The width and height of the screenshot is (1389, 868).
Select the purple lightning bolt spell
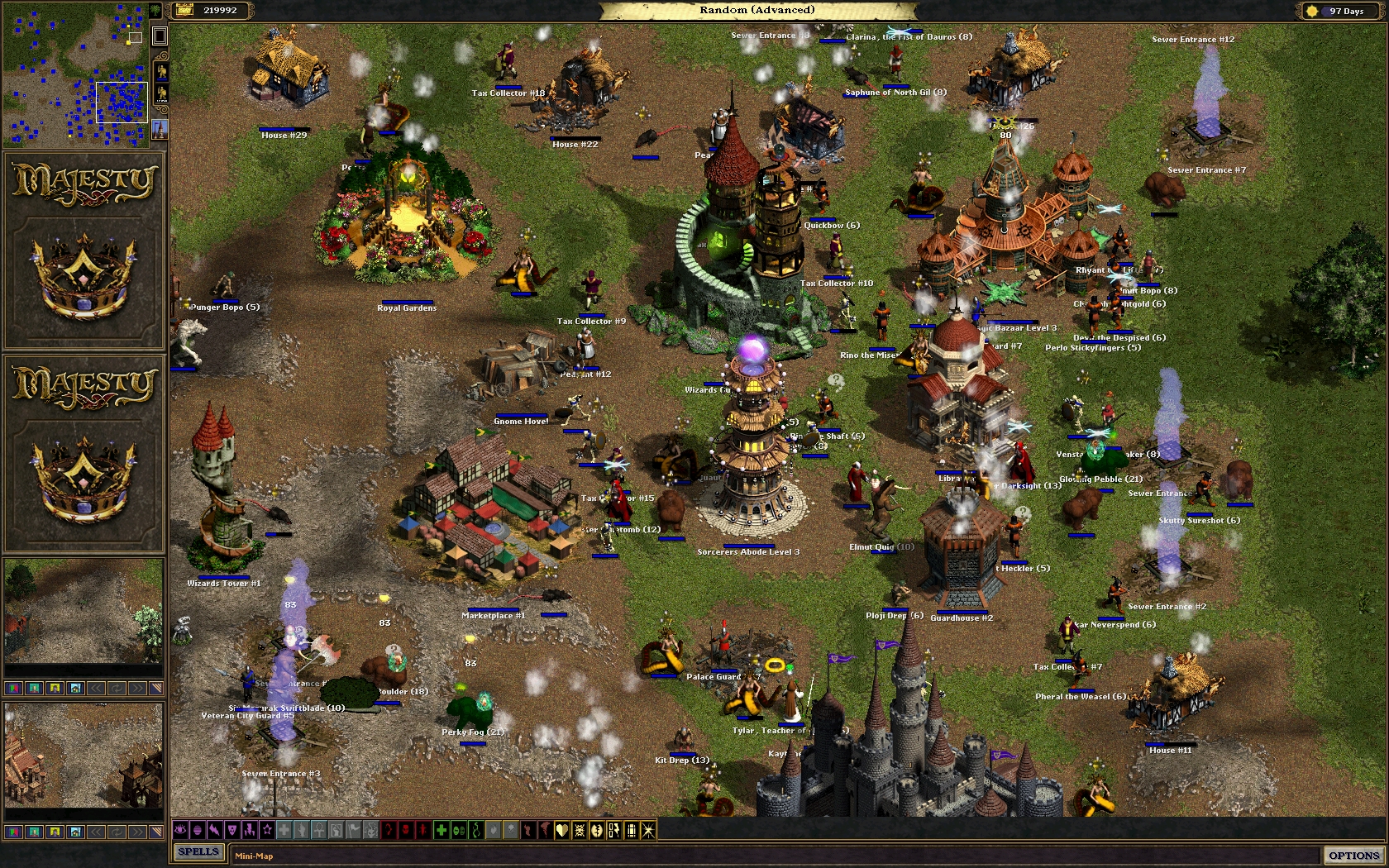[216, 831]
